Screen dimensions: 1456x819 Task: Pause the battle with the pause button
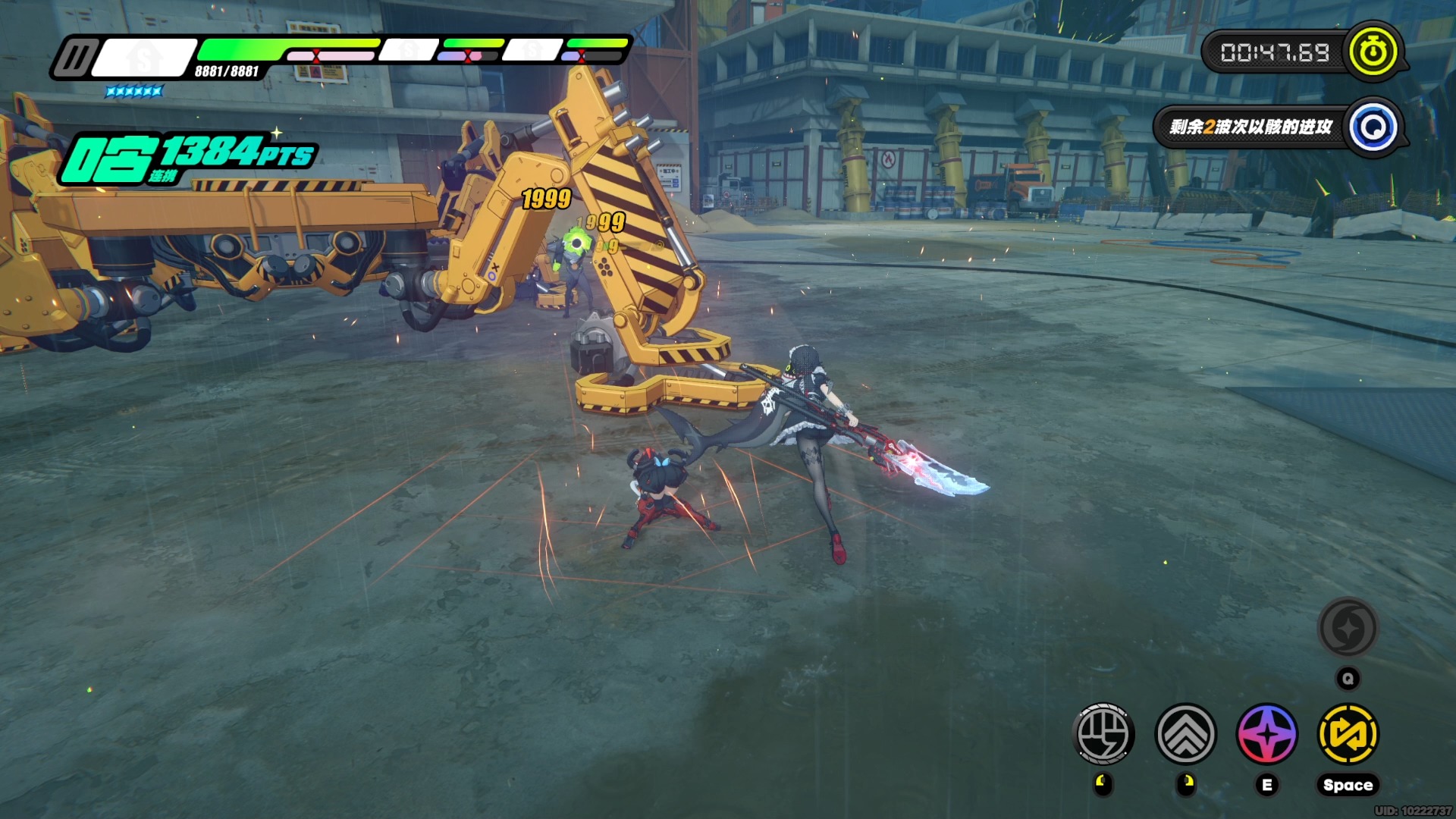point(76,58)
